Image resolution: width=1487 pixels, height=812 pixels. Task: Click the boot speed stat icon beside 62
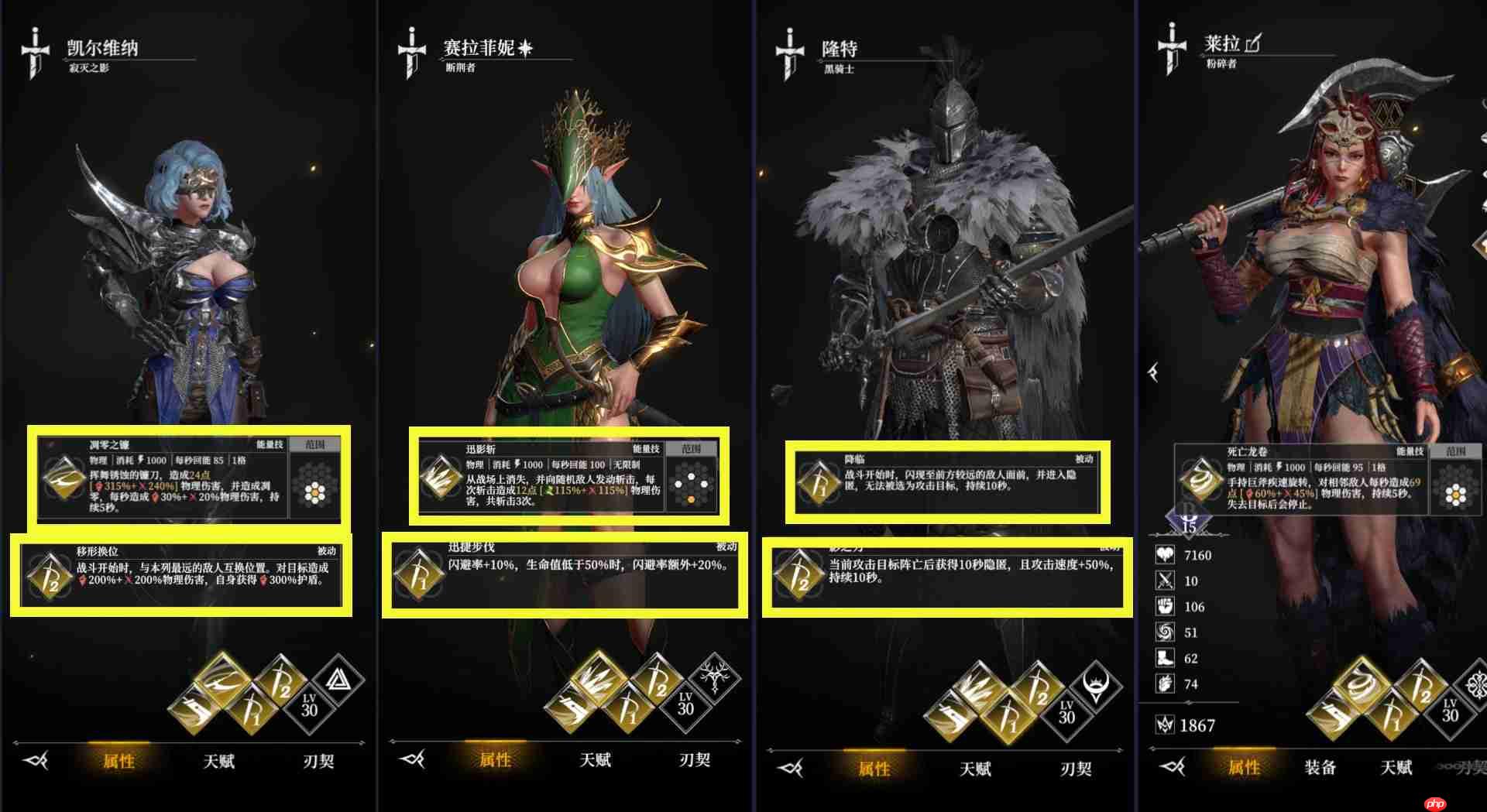(x=1165, y=659)
